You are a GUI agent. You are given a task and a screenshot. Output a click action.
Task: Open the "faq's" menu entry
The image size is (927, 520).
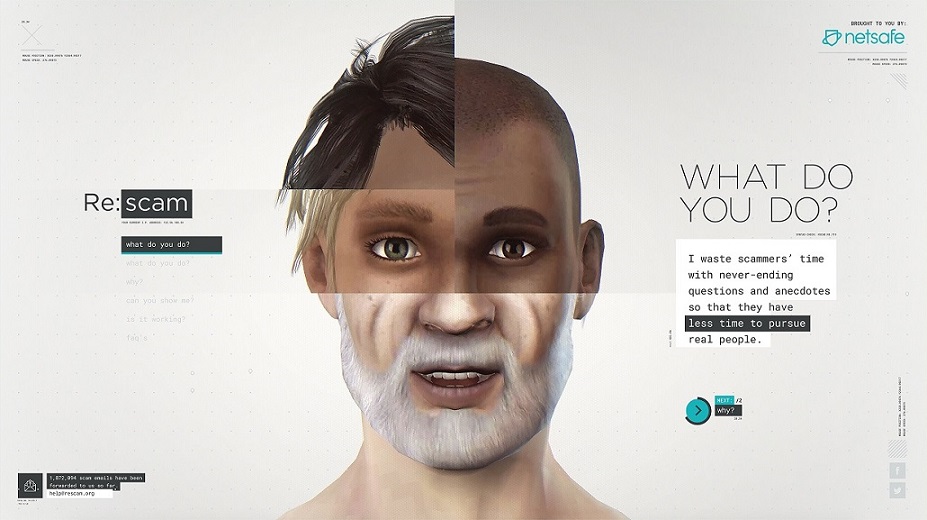point(136,338)
